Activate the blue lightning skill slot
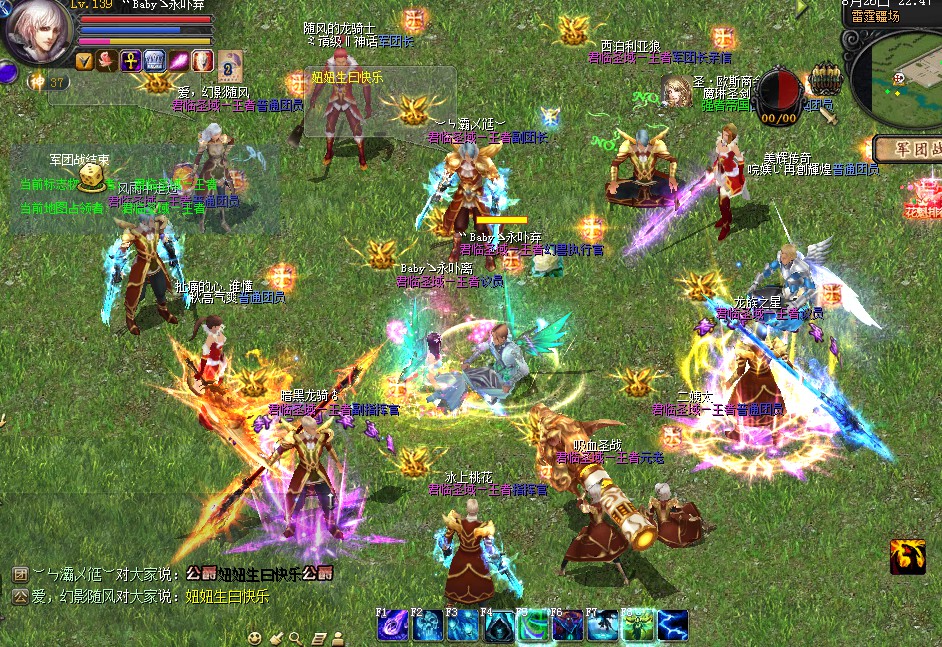The height and width of the screenshot is (647, 942). (x=673, y=625)
